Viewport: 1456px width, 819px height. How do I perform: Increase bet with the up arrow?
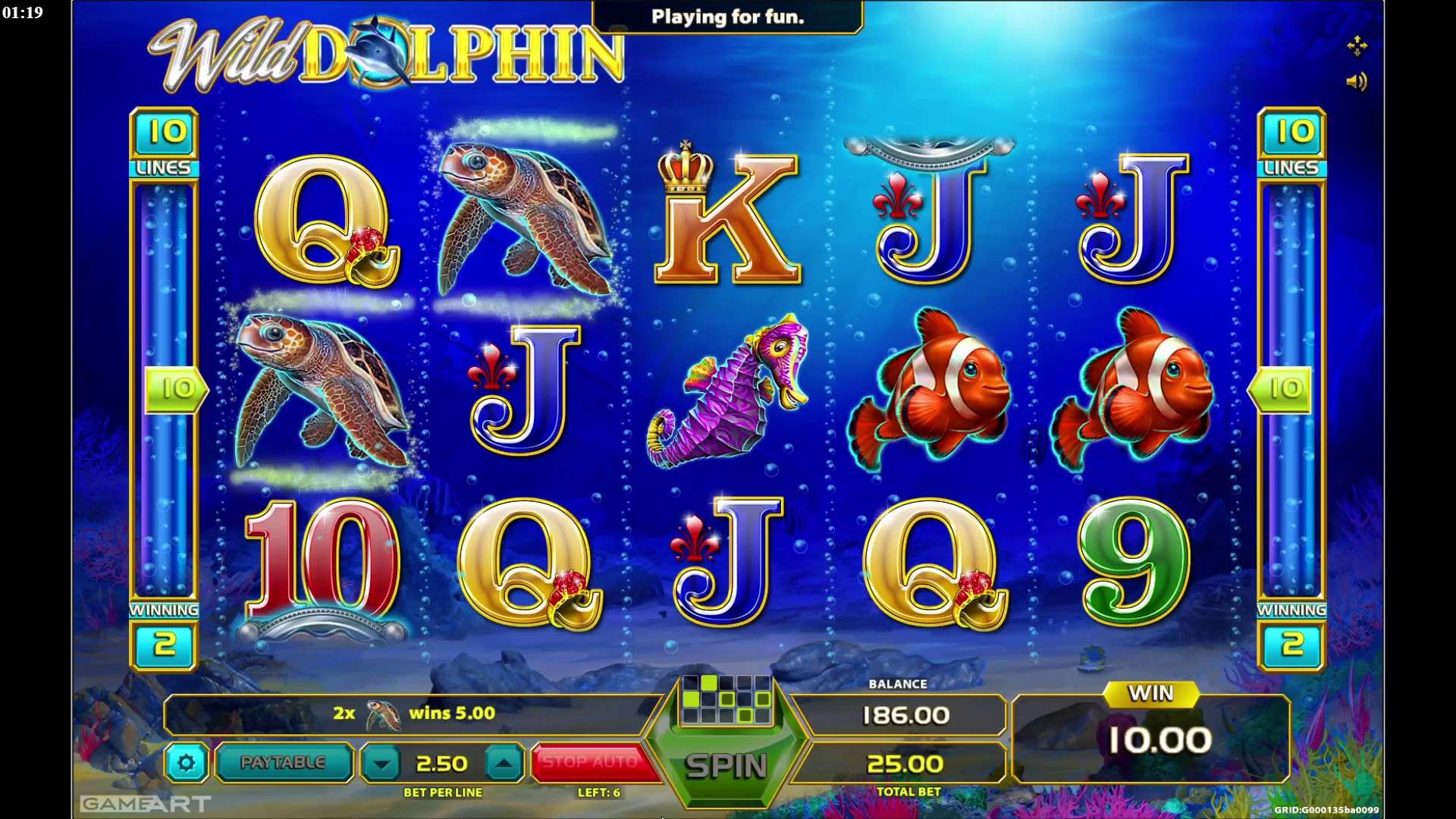[x=507, y=763]
